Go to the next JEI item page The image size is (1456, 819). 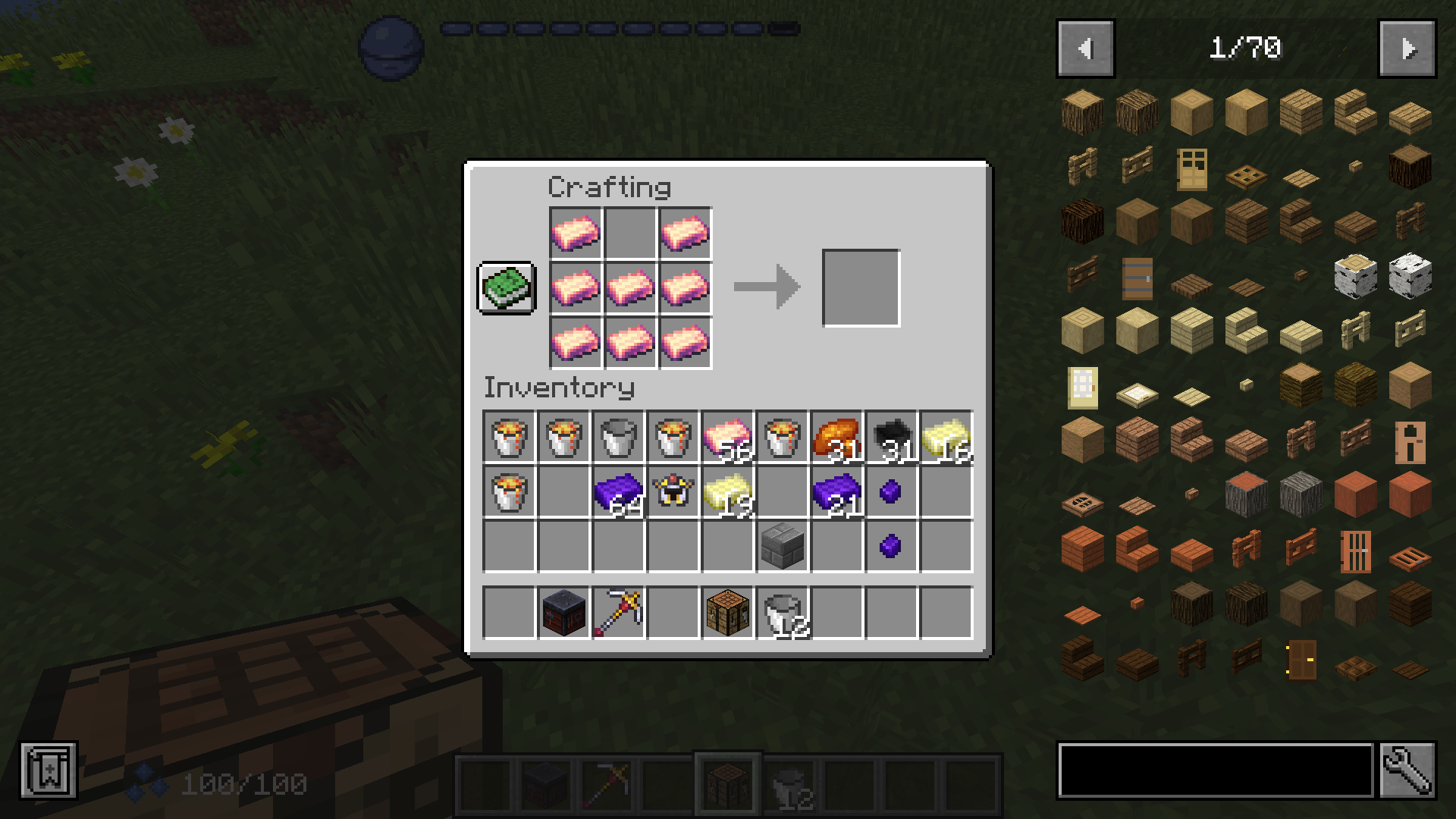click(x=1409, y=48)
